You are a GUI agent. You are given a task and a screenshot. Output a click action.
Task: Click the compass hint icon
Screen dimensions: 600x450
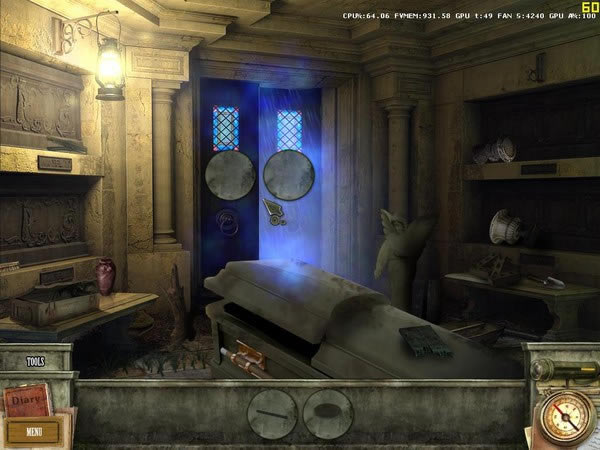565,417
